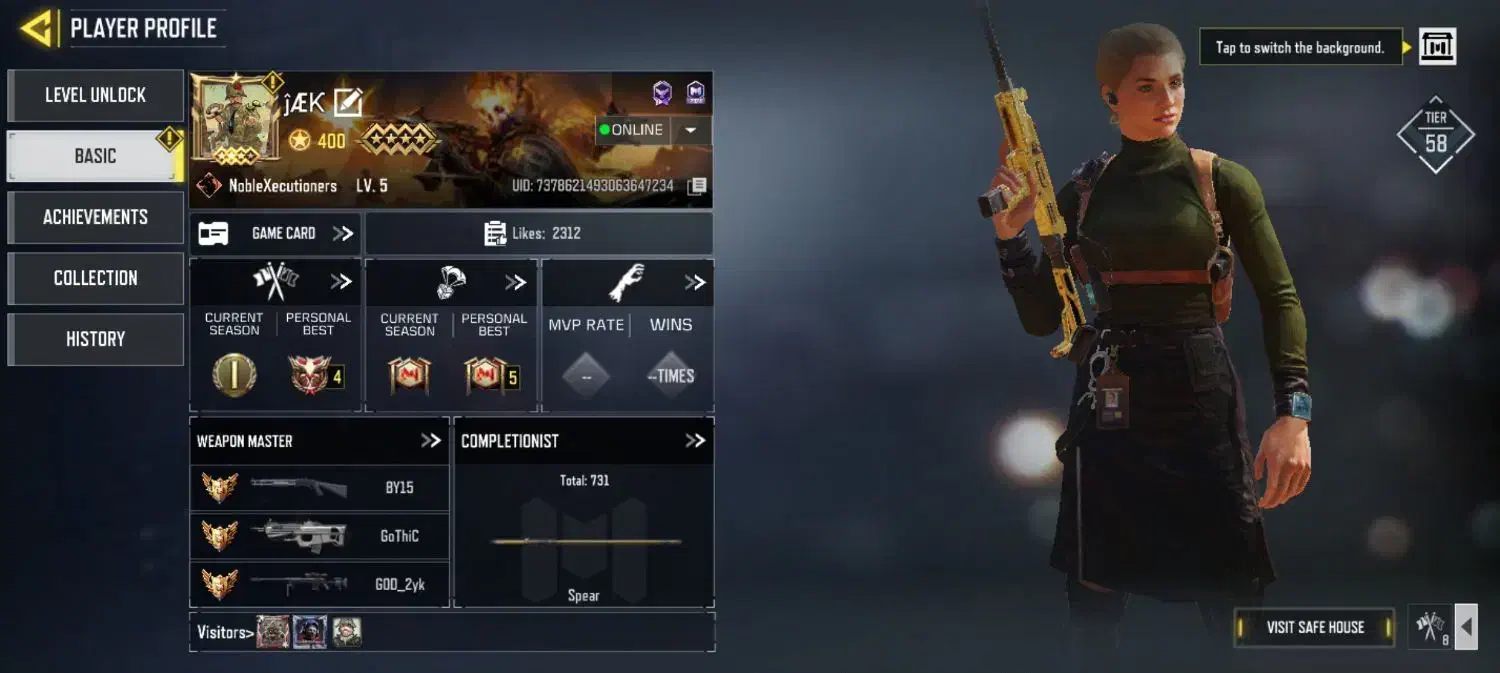Show the Collection tab

pos(95,278)
